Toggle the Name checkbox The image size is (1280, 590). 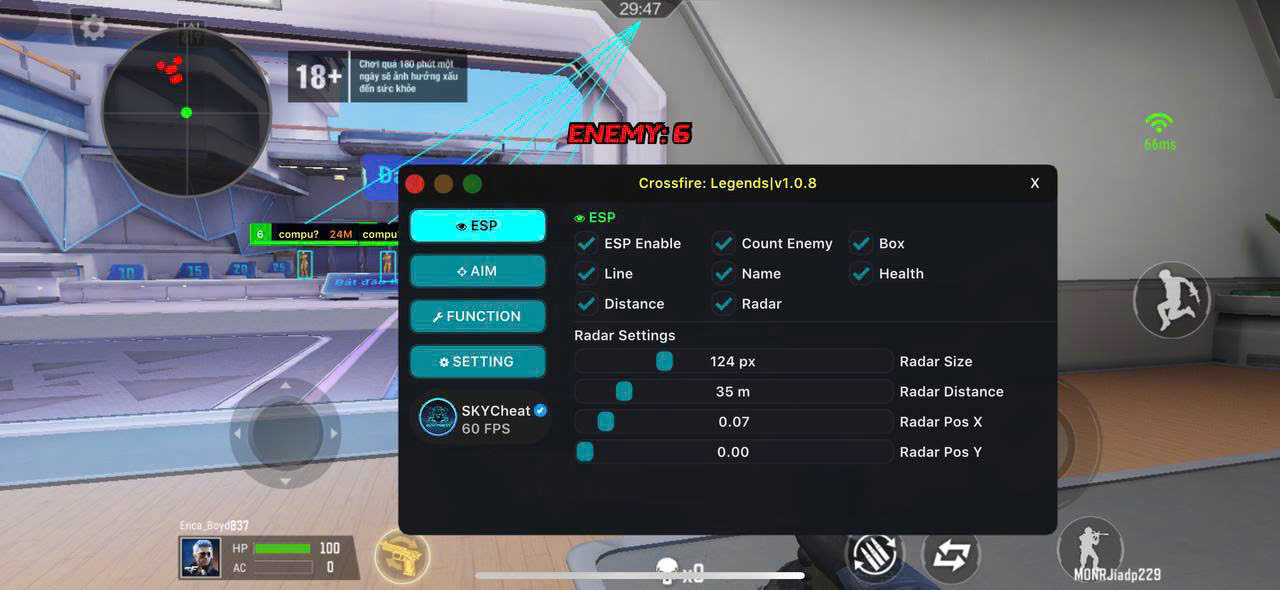click(x=724, y=273)
